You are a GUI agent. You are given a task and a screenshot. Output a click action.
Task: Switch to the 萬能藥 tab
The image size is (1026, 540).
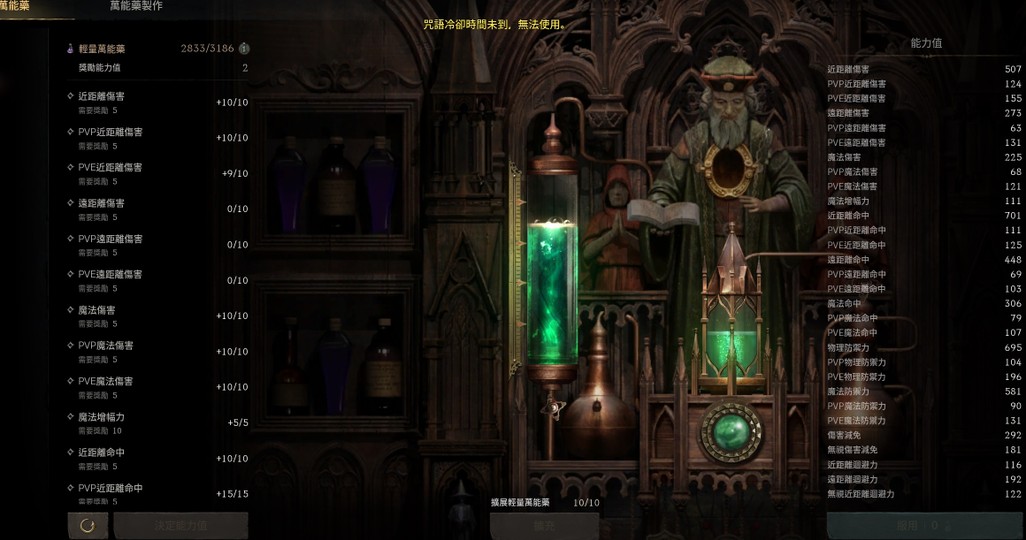click(x=16, y=6)
